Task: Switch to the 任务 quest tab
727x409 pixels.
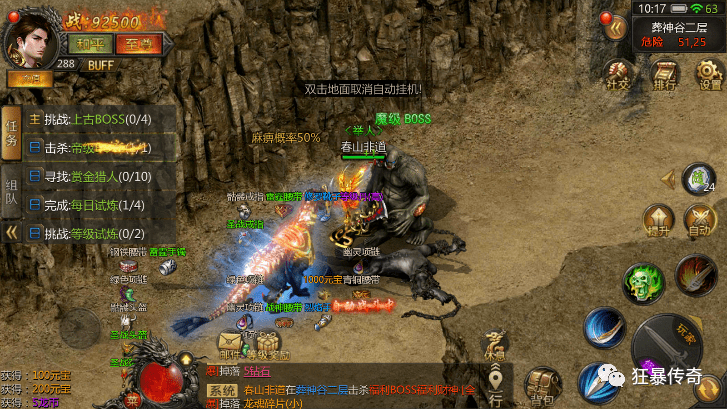Action: 12,132
